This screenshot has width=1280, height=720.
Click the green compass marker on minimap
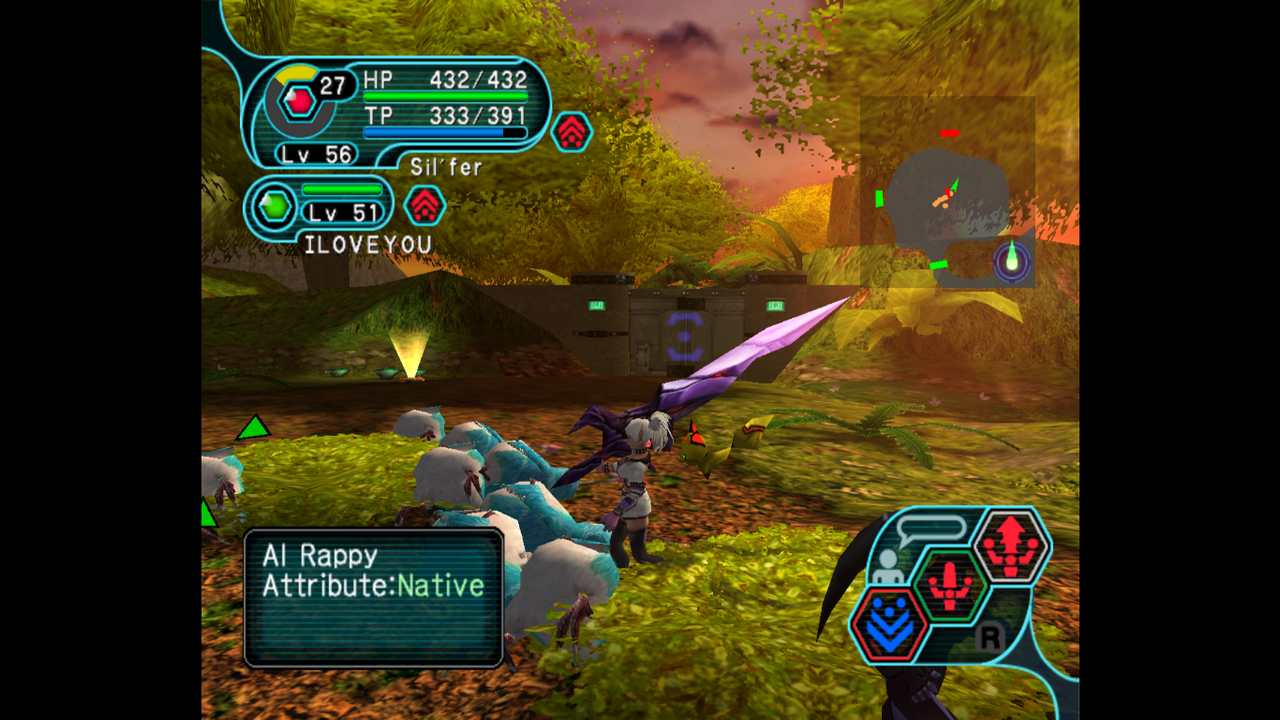1012,261
